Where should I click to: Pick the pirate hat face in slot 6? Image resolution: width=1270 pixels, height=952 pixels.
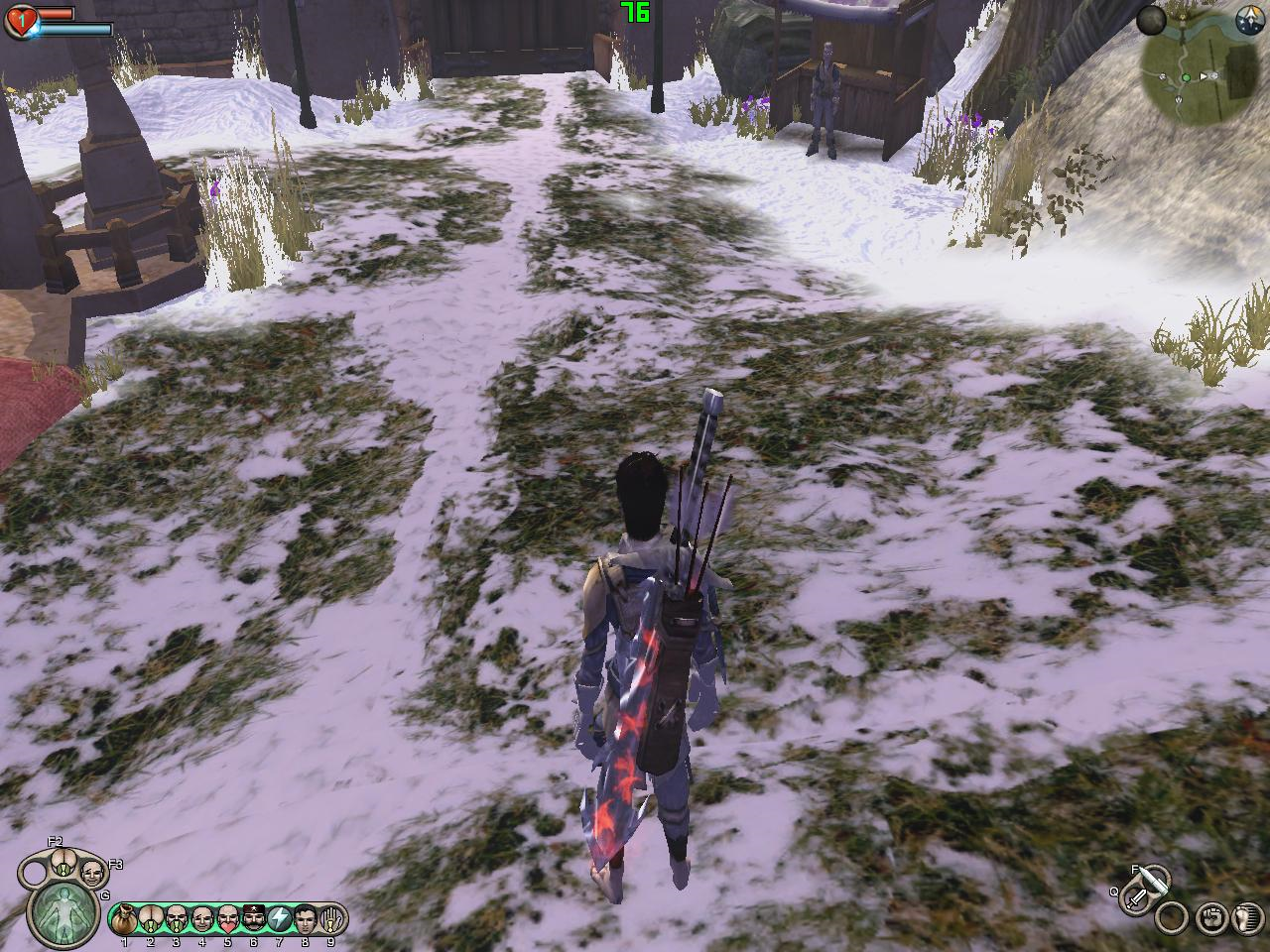coord(253,917)
